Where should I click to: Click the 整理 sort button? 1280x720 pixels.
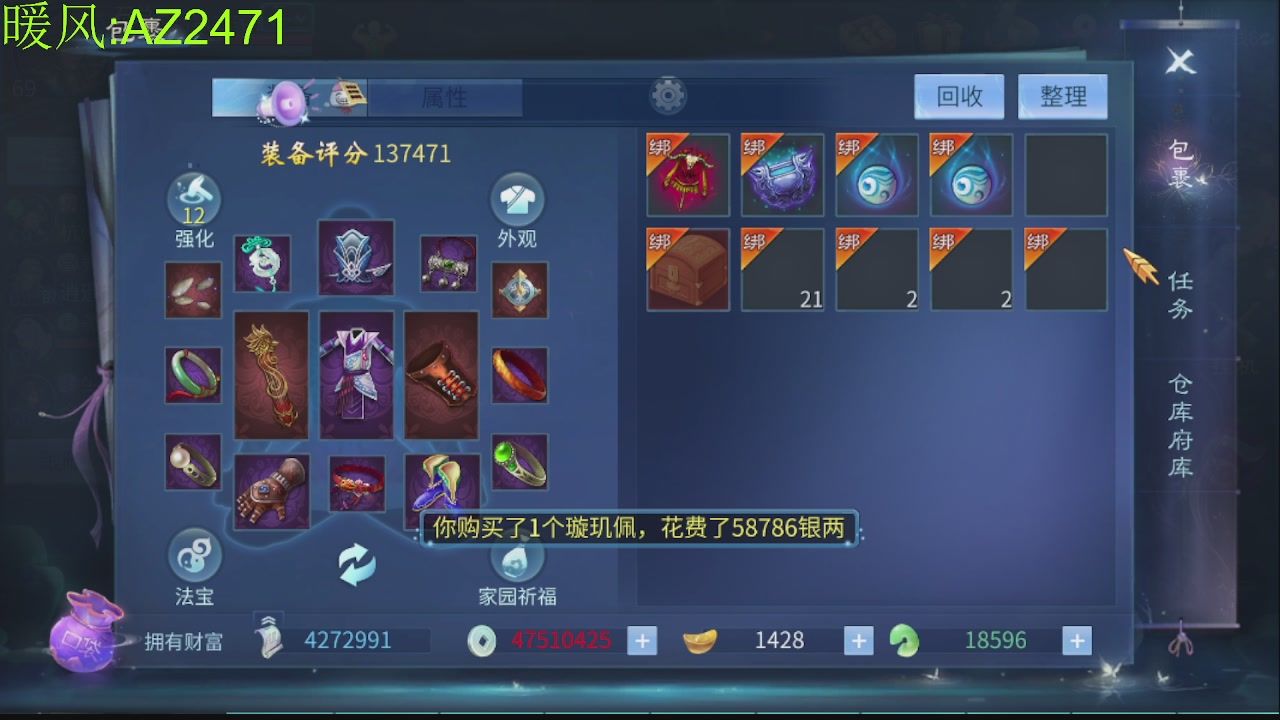(1062, 96)
